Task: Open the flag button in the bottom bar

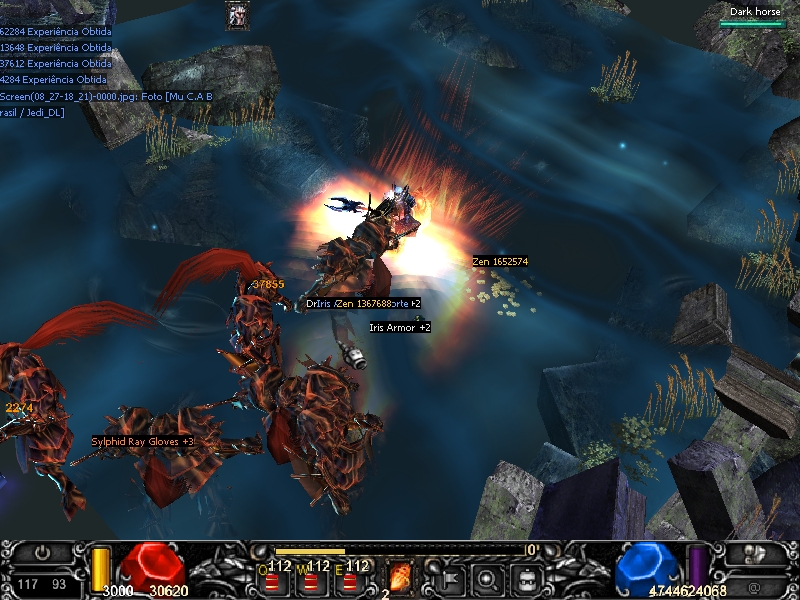Action: 450,577
